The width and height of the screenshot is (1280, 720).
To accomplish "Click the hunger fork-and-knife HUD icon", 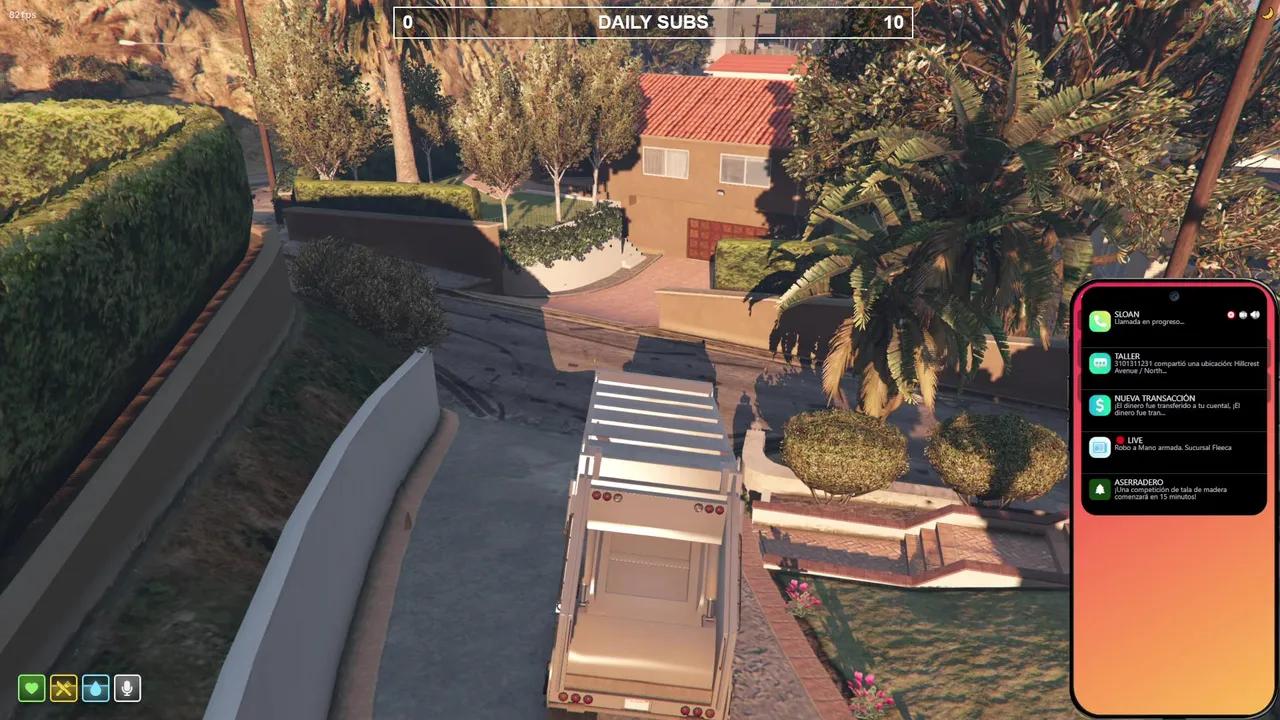I will [64, 688].
